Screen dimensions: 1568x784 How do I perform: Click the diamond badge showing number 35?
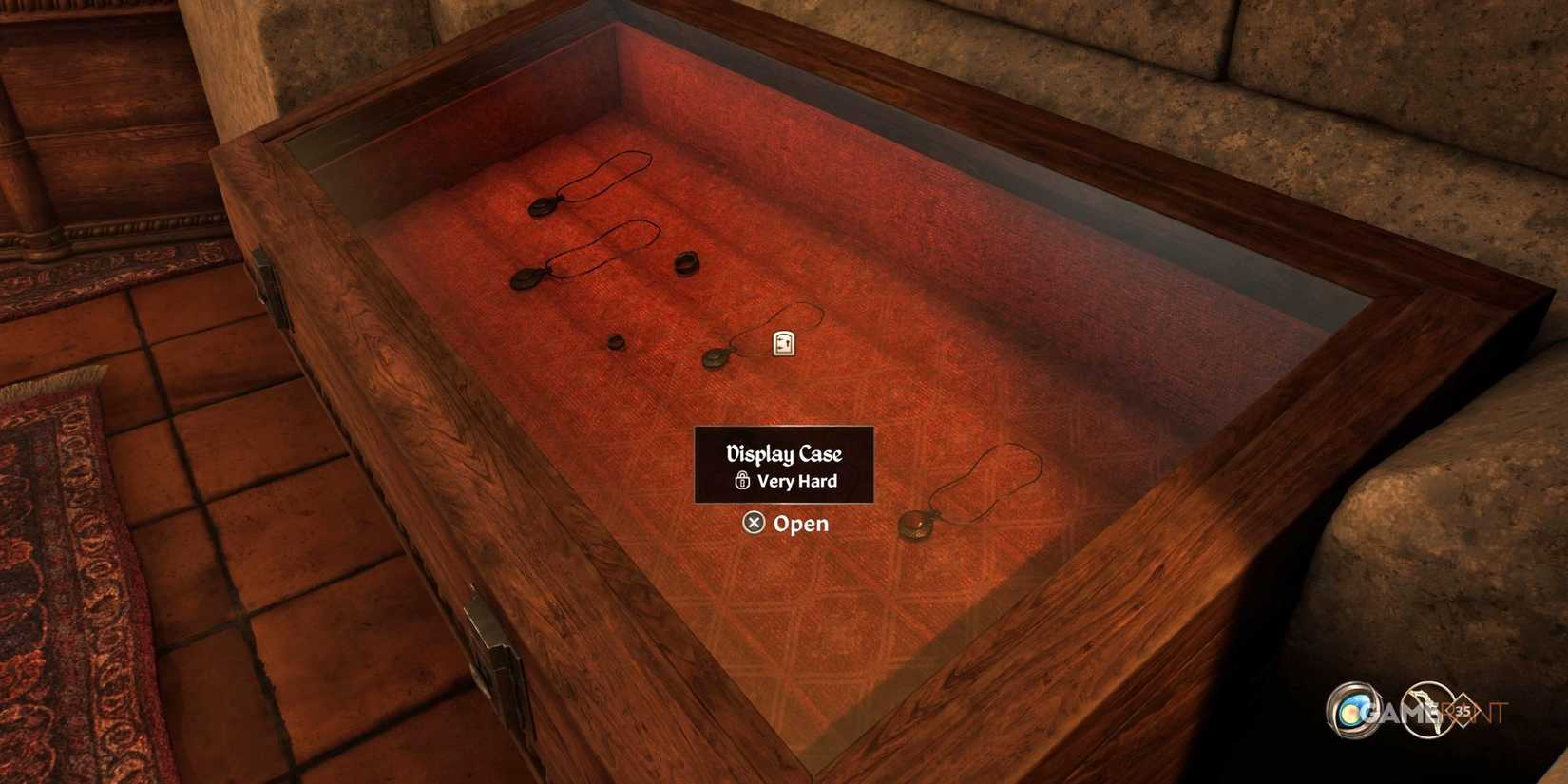coord(1462,711)
